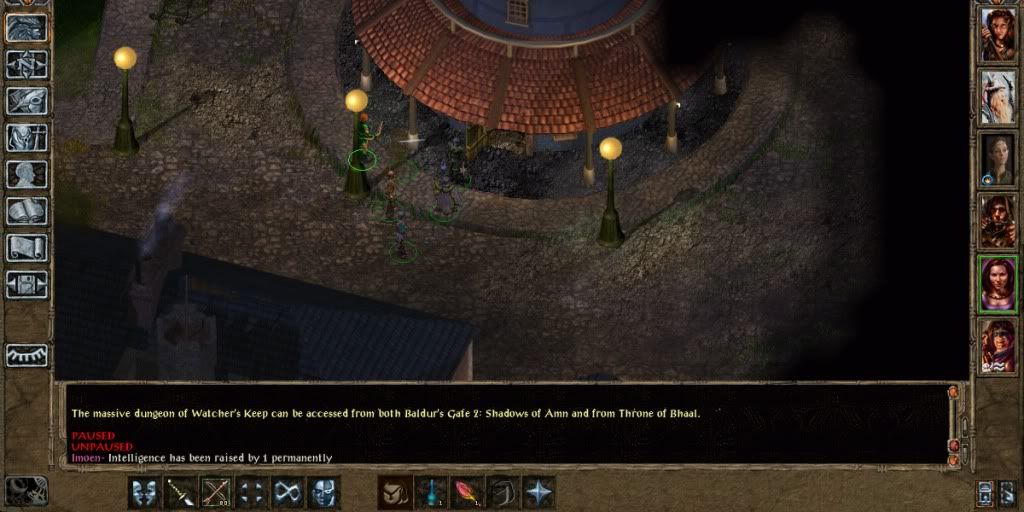Viewport: 1024px width, 512px height.
Task: Activate the blue star special ability button
Action: point(538,492)
